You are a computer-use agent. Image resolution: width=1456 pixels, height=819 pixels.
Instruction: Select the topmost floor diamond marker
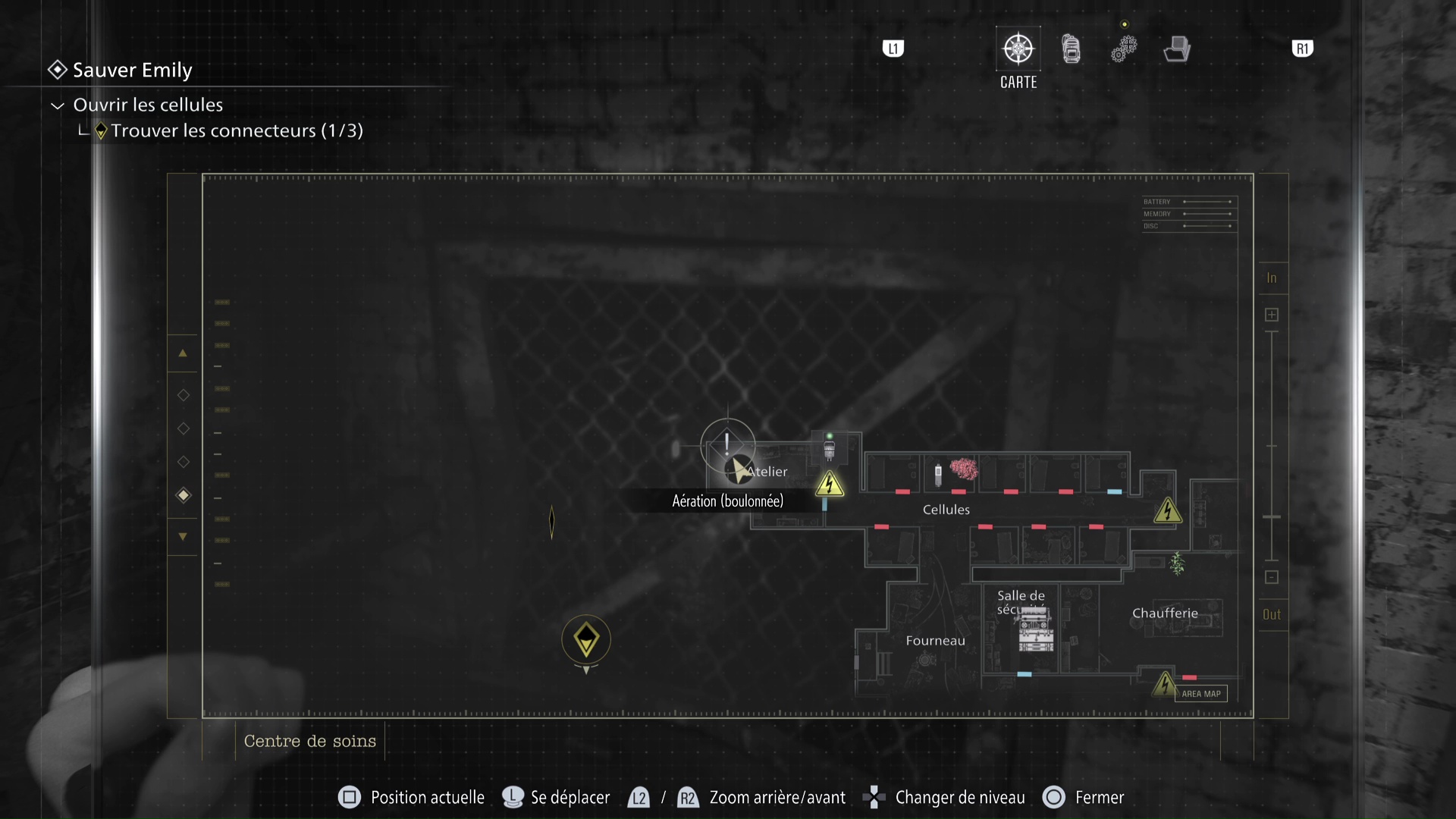pos(183,394)
